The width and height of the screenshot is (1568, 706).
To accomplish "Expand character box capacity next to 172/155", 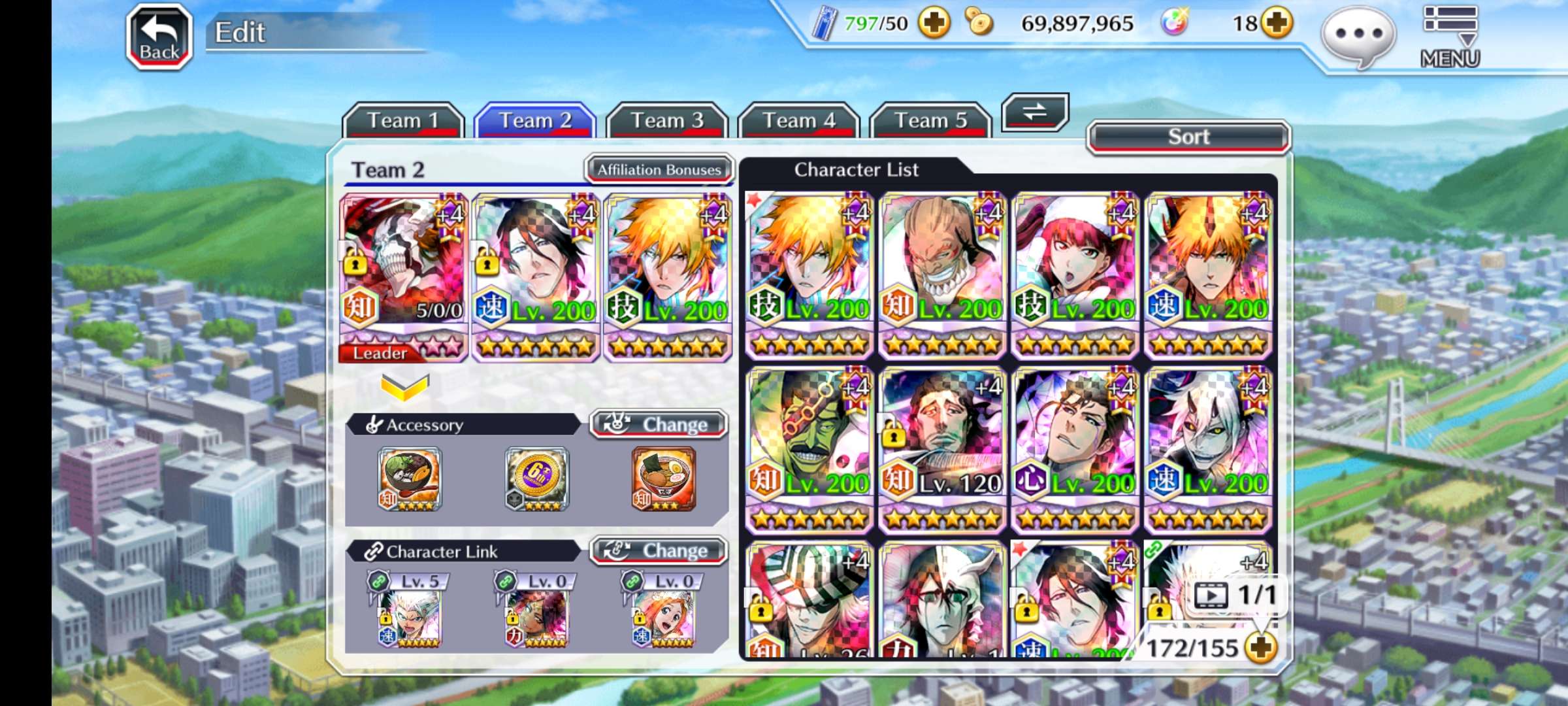I will (x=1260, y=647).
